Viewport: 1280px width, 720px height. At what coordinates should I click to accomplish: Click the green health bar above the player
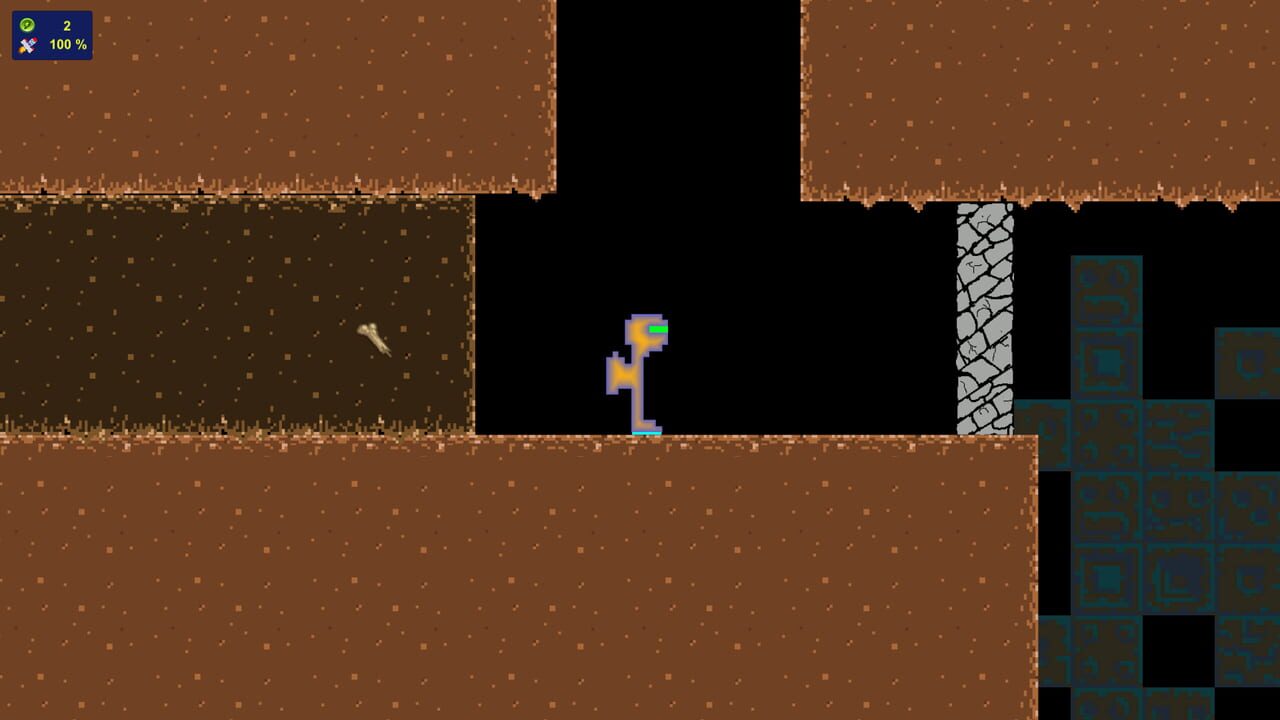659,327
